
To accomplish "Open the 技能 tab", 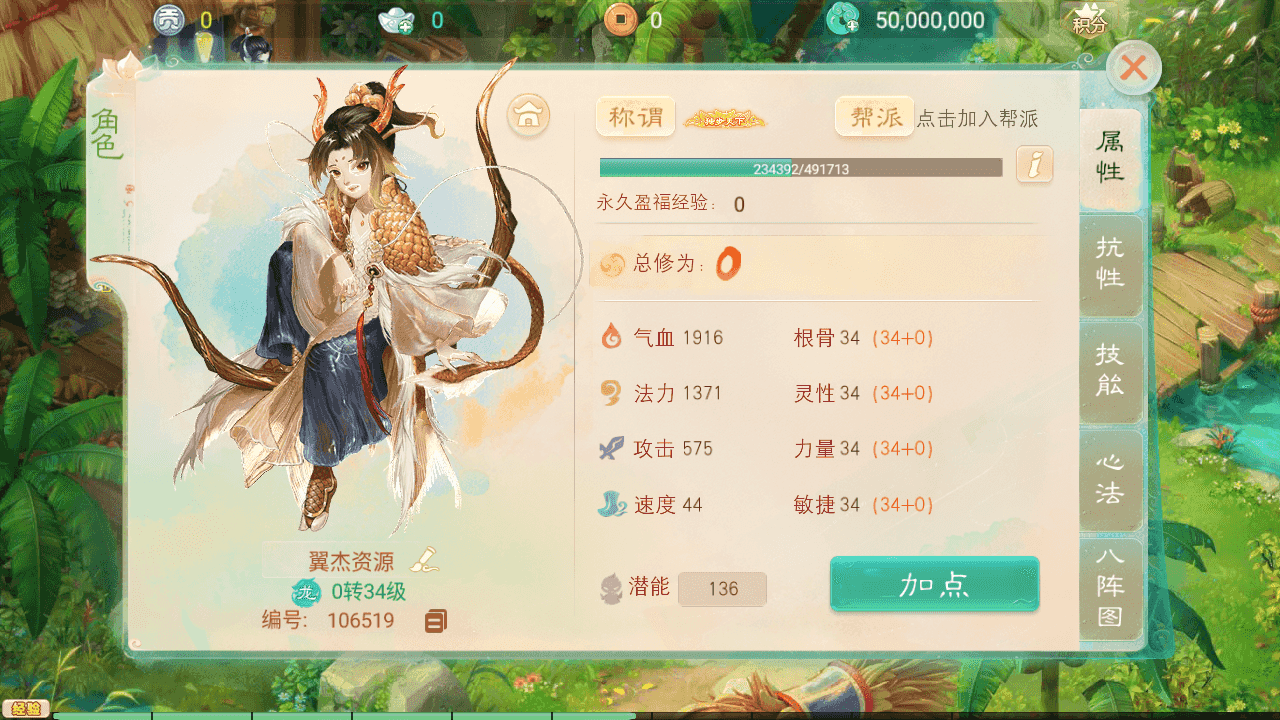I will [1109, 372].
